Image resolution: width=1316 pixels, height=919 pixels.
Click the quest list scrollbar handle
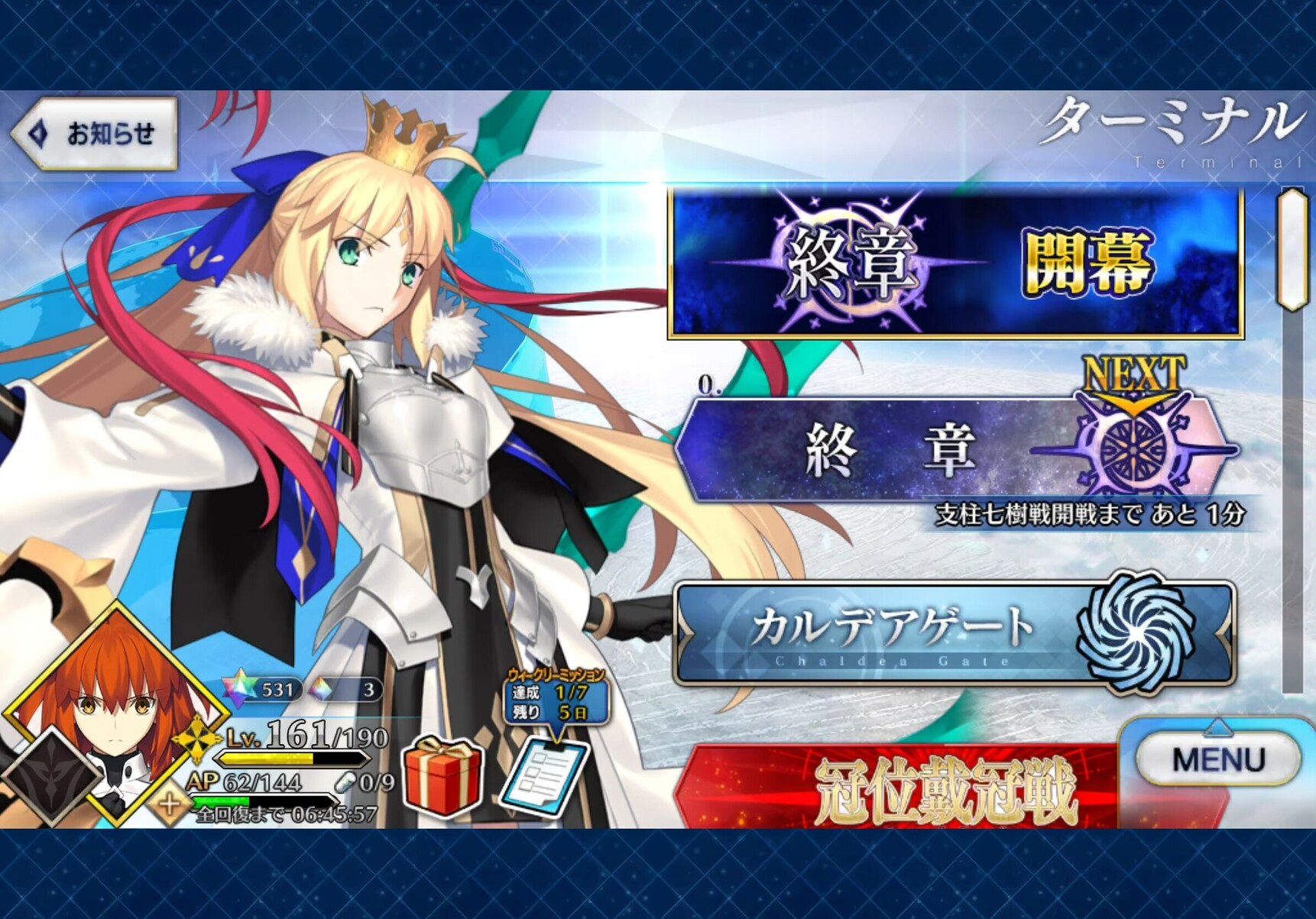click(1292, 249)
